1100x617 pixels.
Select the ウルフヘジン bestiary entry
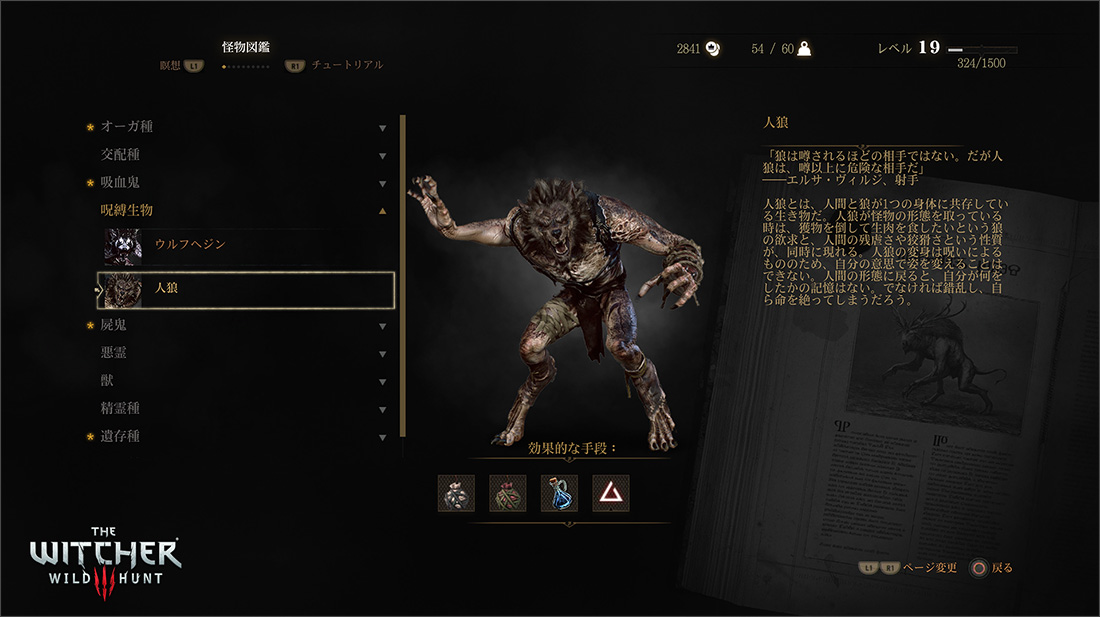click(190, 245)
